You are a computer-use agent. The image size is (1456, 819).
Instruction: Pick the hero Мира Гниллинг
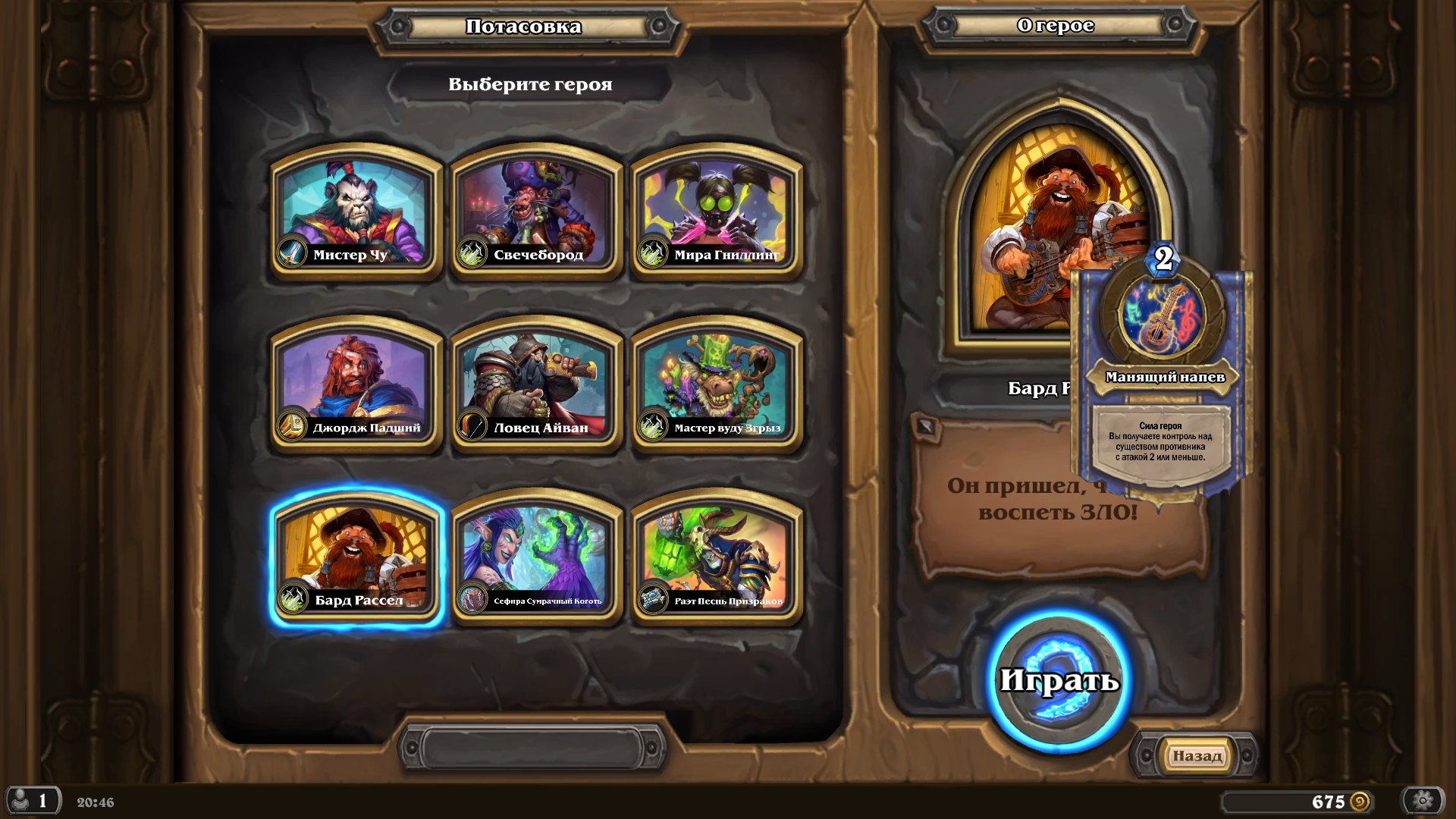click(716, 212)
